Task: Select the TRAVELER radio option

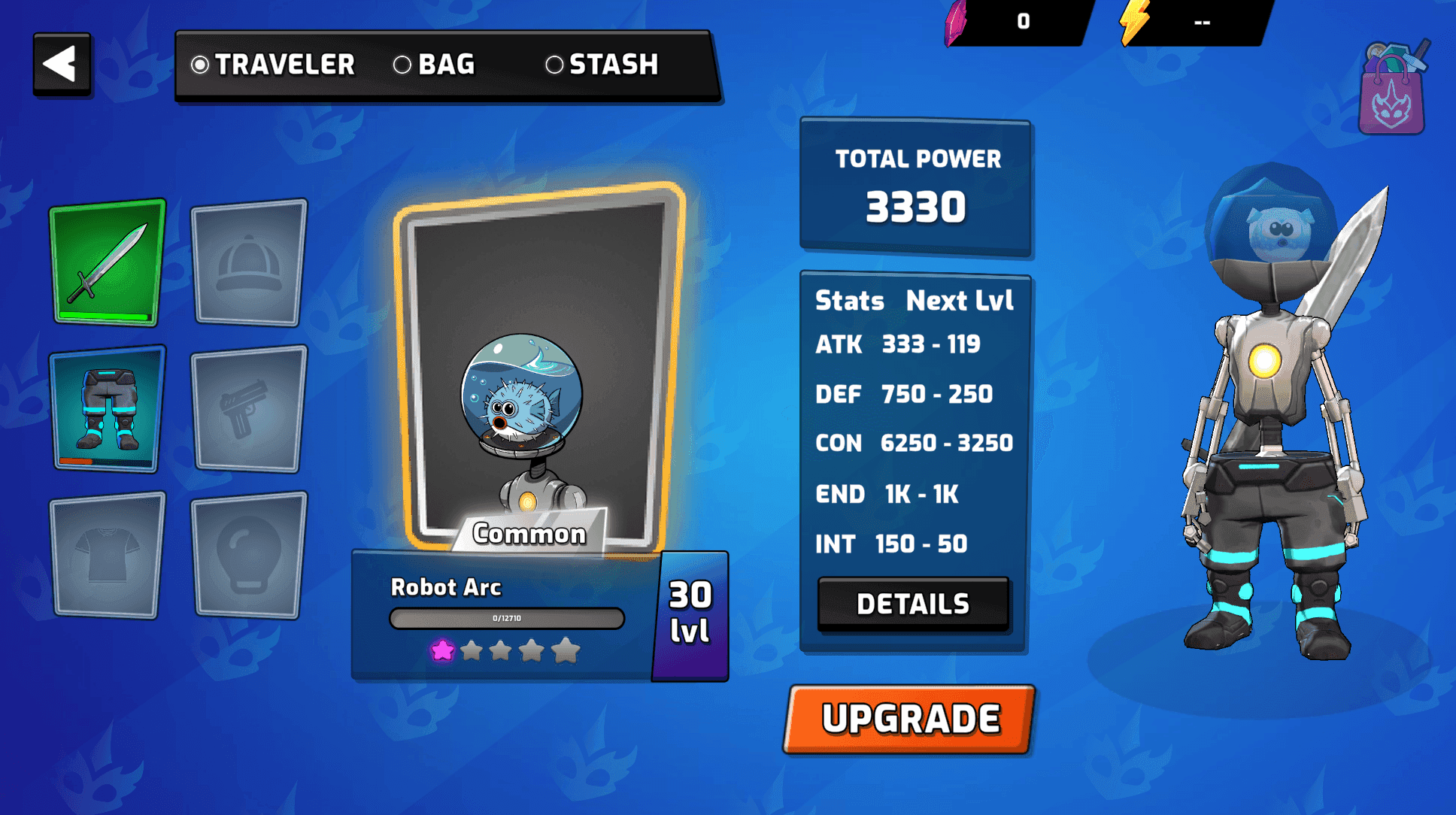Action: tap(199, 66)
